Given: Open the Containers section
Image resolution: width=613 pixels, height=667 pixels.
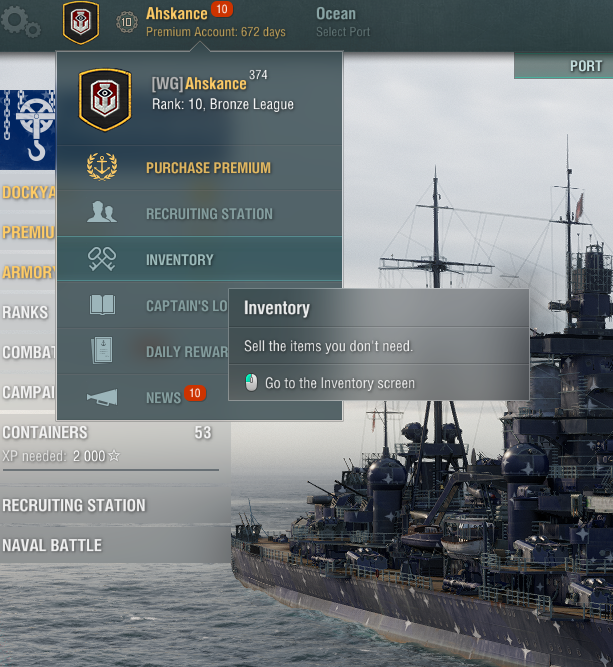Looking at the screenshot, I should 45,432.
